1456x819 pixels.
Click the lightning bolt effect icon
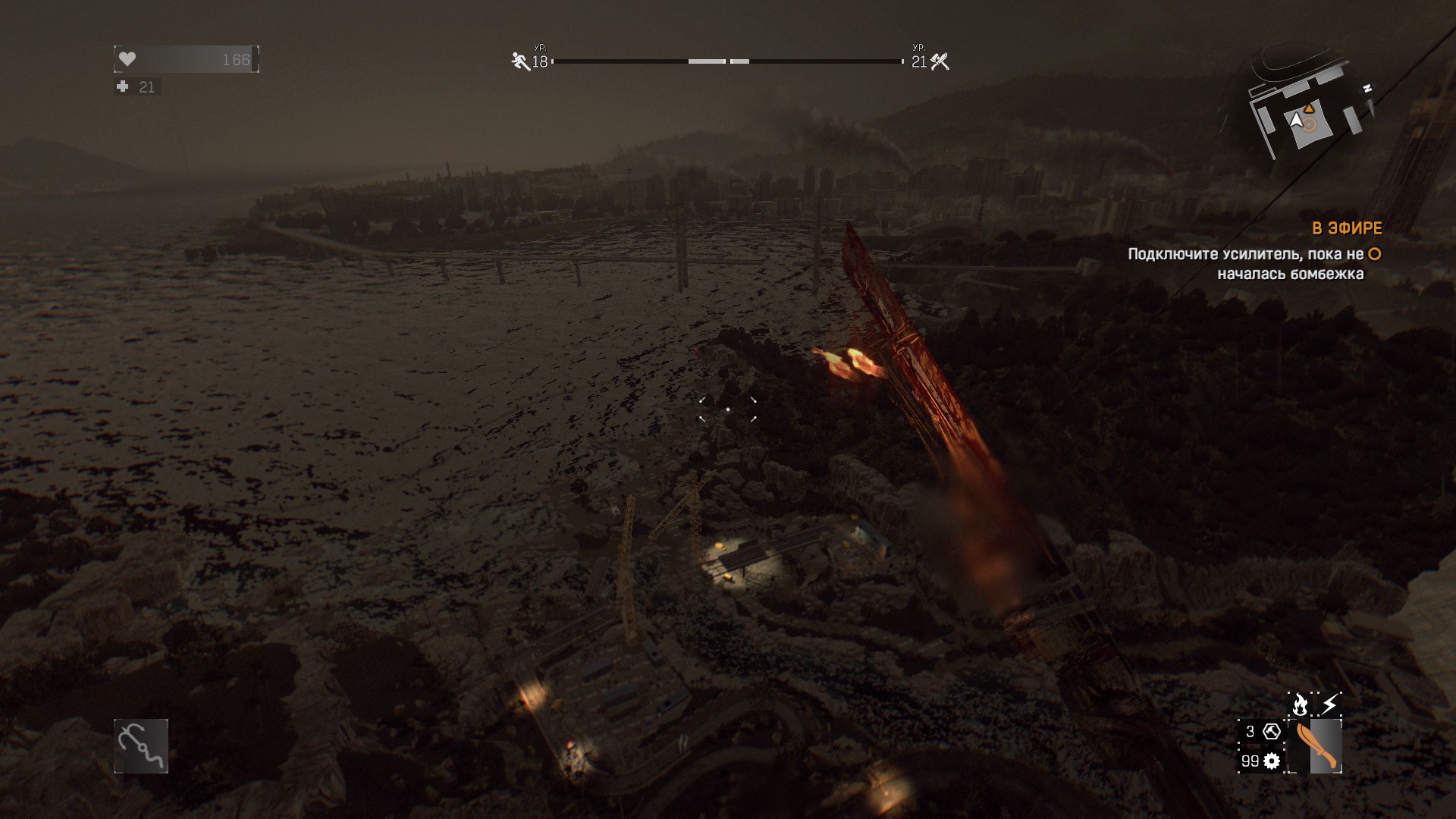pyautogui.click(x=1329, y=704)
